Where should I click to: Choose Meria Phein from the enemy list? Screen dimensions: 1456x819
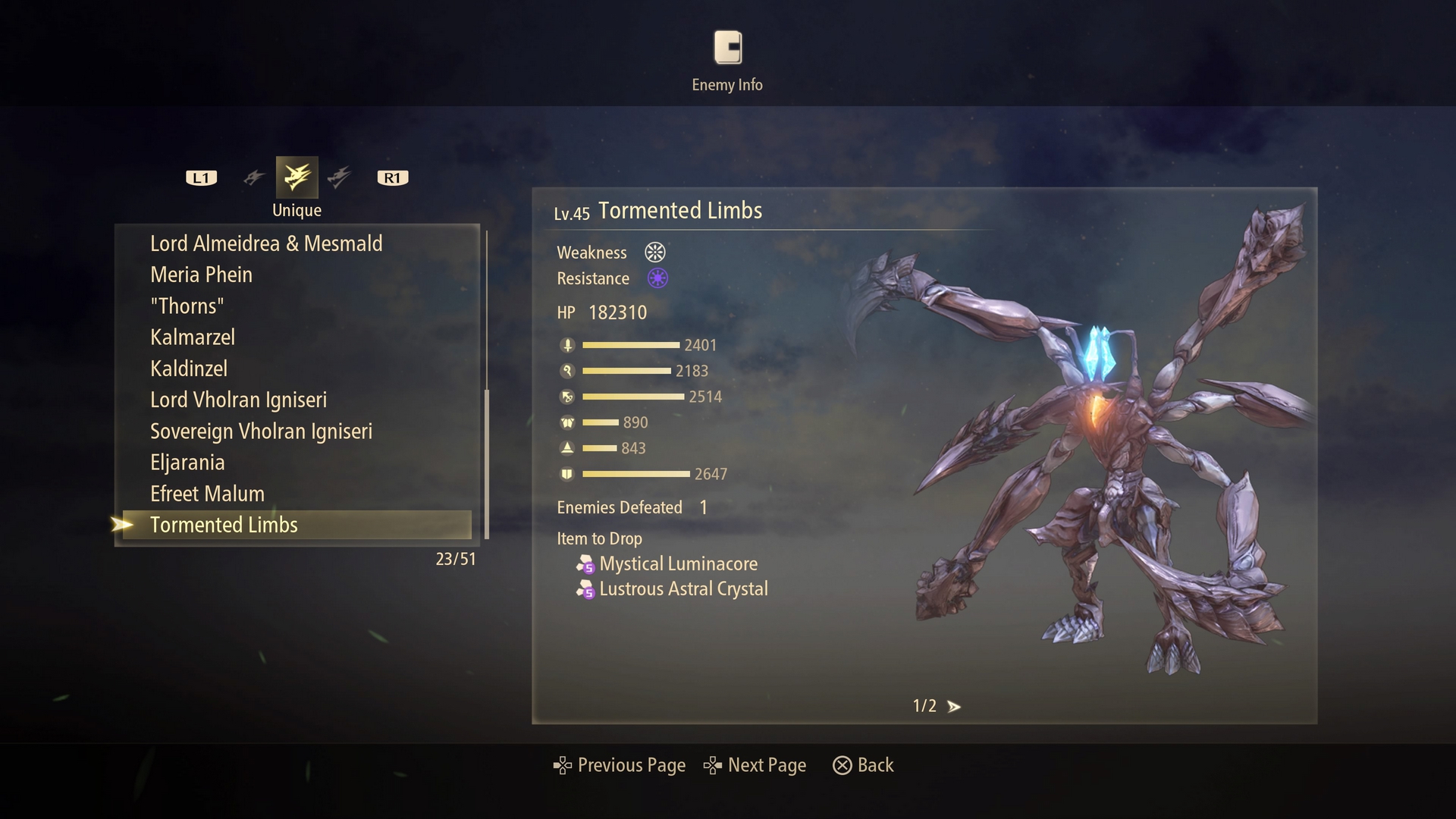201,275
